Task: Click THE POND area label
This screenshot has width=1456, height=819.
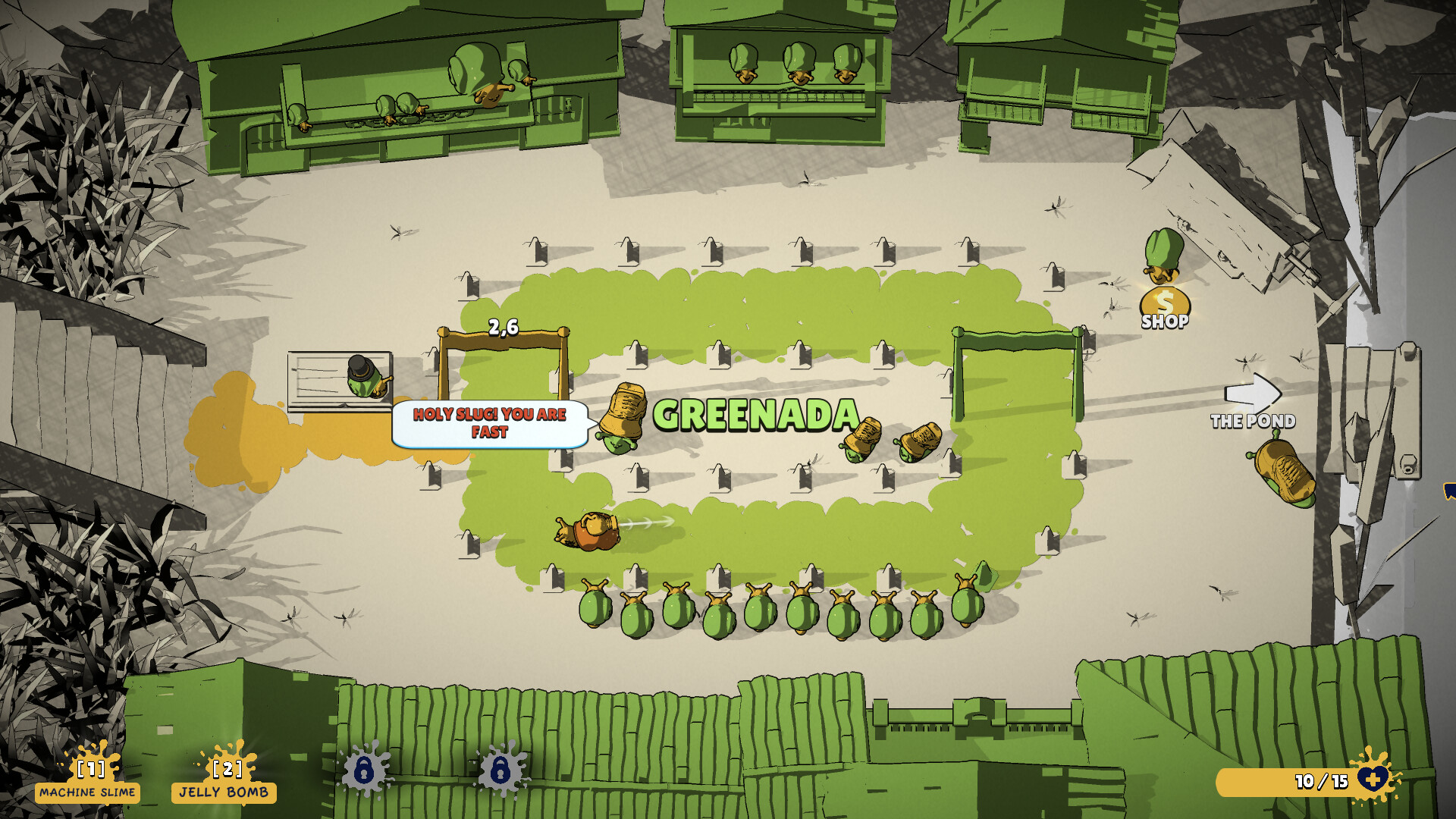Action: [1254, 421]
